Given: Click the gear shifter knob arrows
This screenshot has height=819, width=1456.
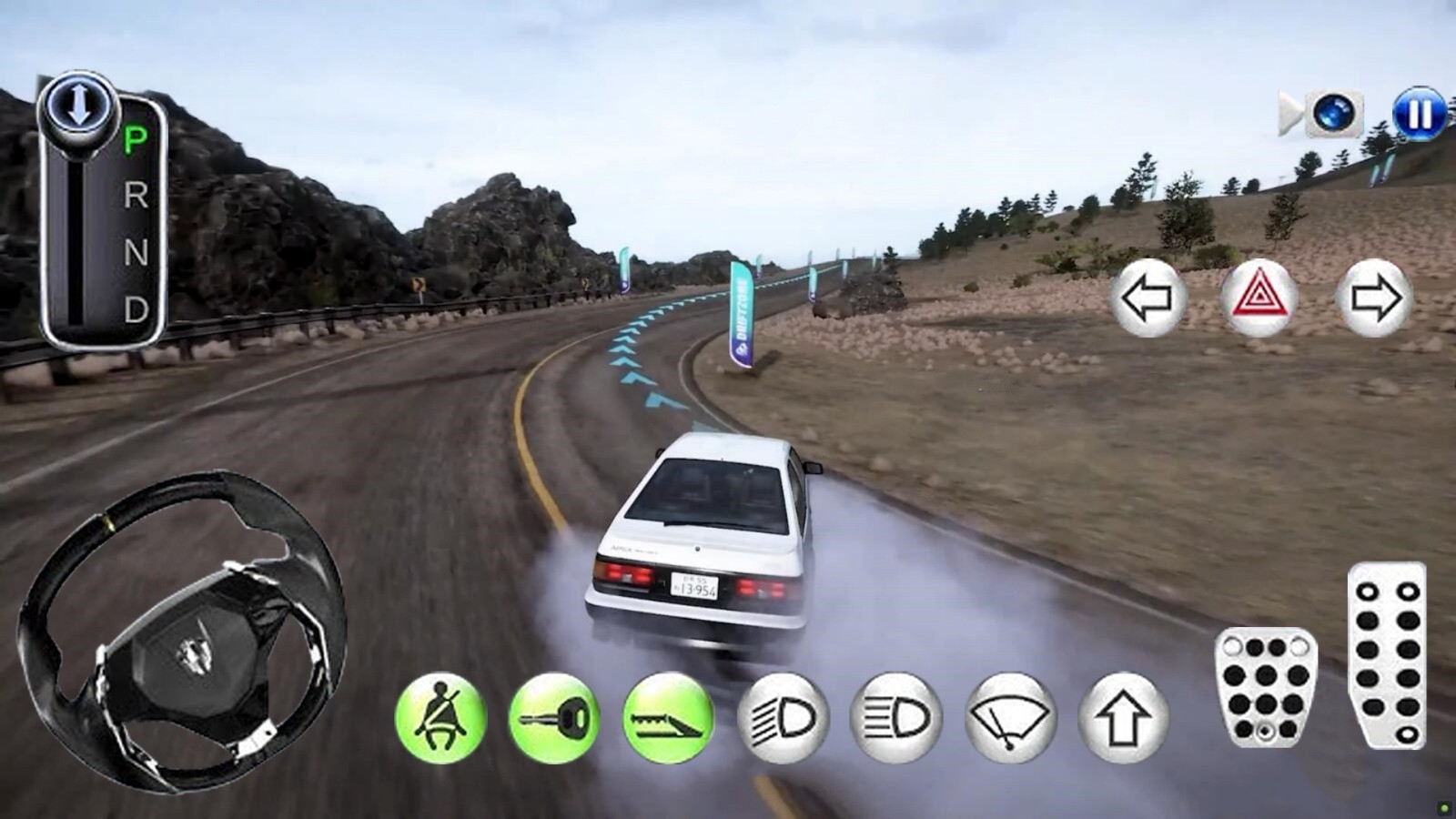Looking at the screenshot, I should coord(78,105).
